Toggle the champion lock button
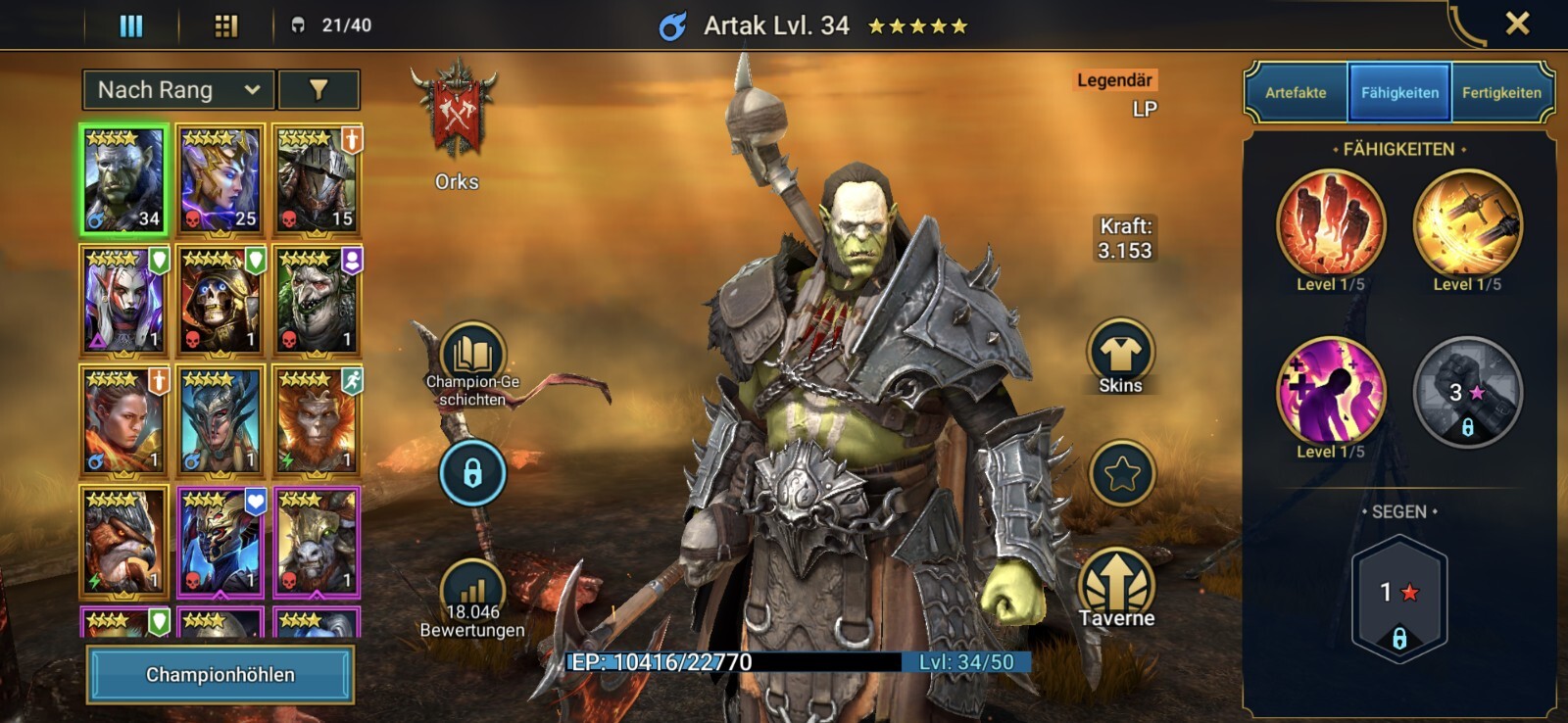This screenshot has height=723, width=1568. click(x=472, y=474)
